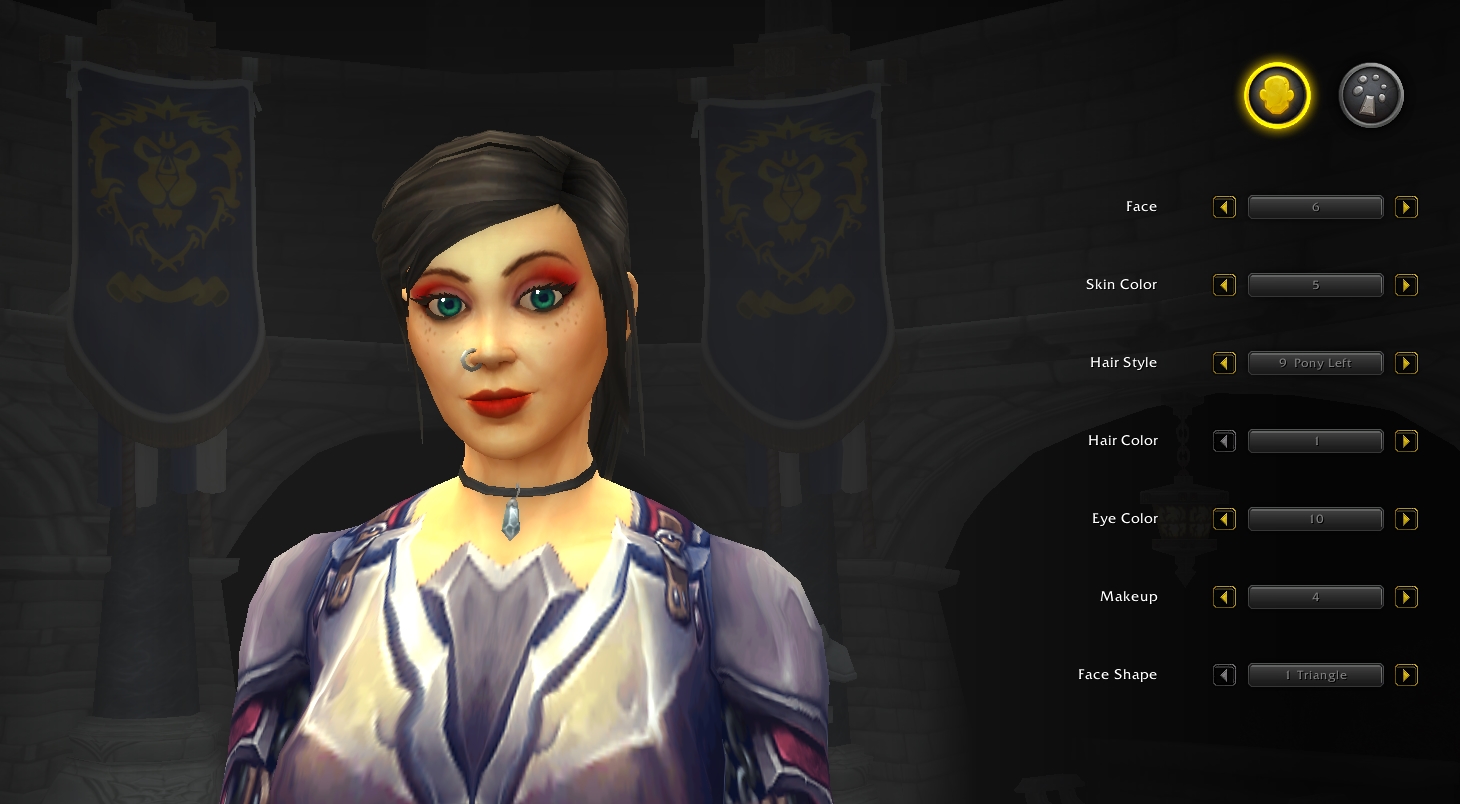Choose the next Face option
The image size is (1460, 804).
[1406, 207]
